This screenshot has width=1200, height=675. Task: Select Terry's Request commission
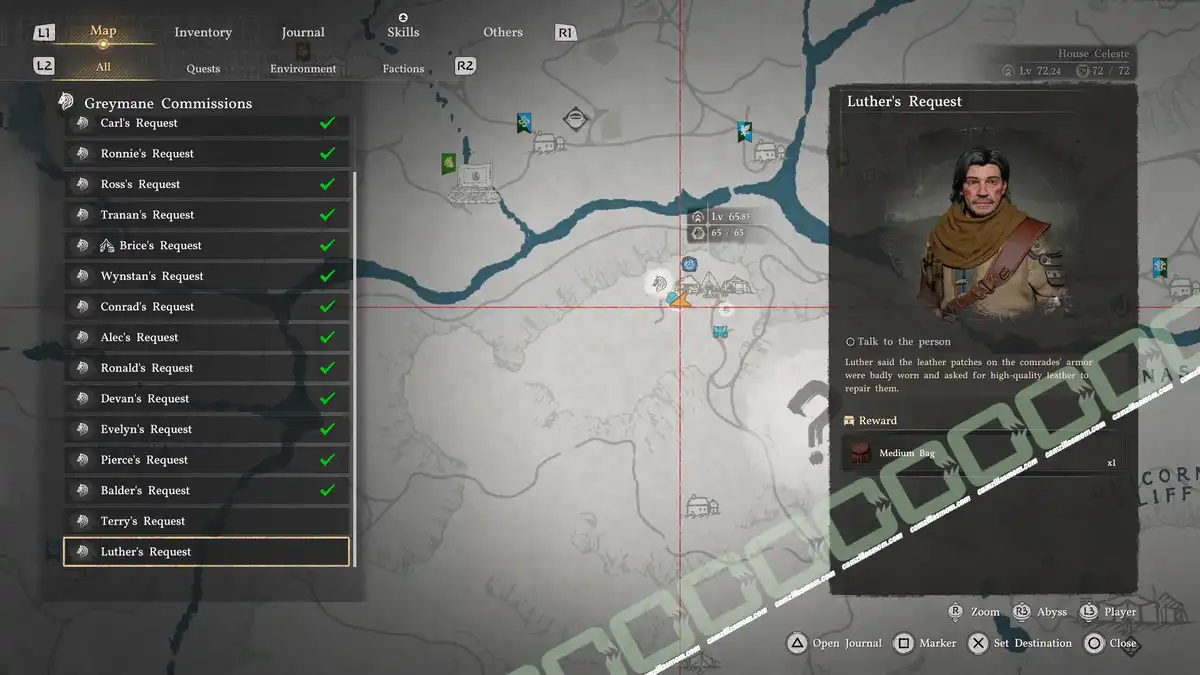[206, 521]
